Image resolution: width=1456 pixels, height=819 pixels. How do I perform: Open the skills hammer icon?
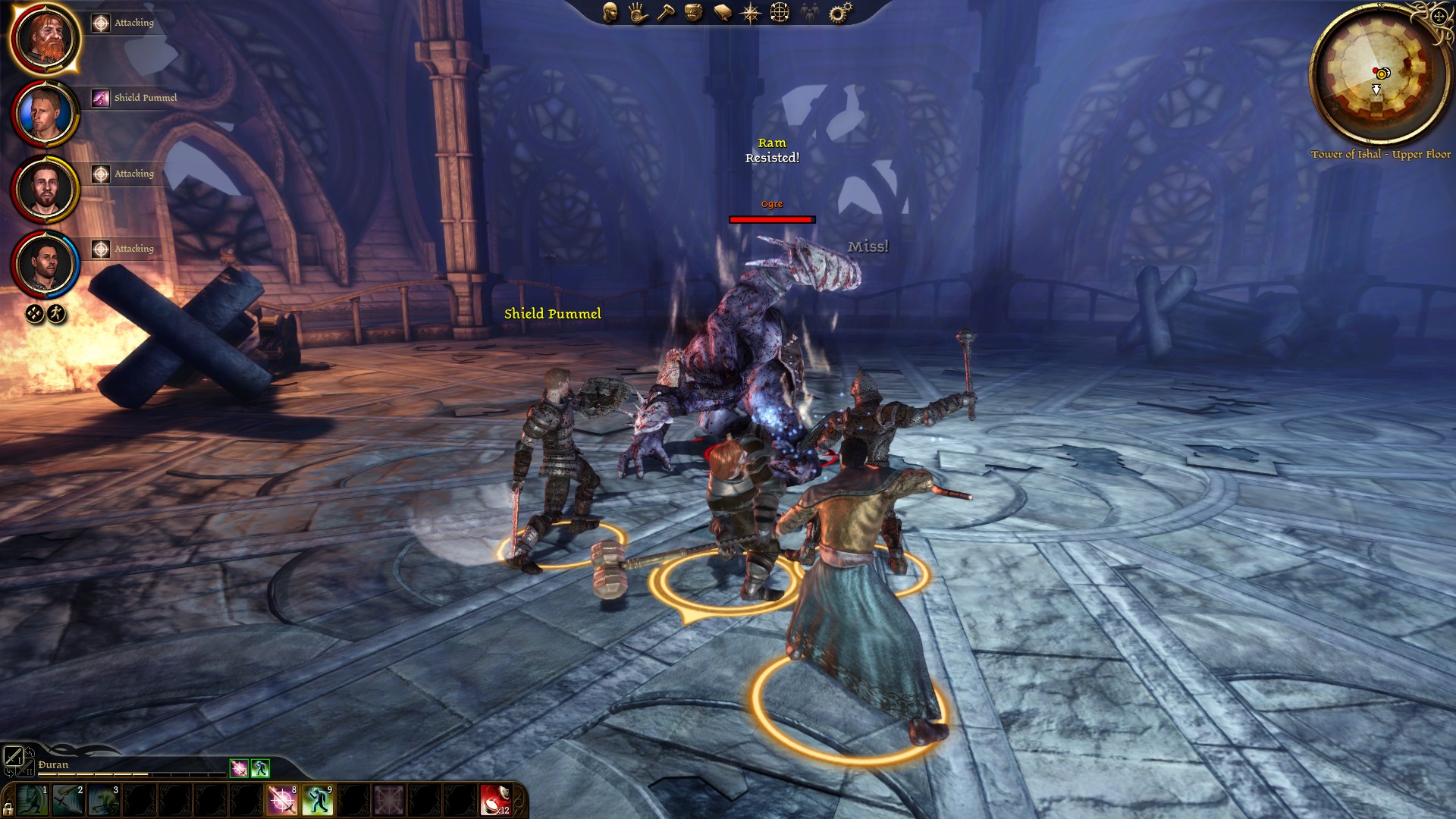point(666,12)
